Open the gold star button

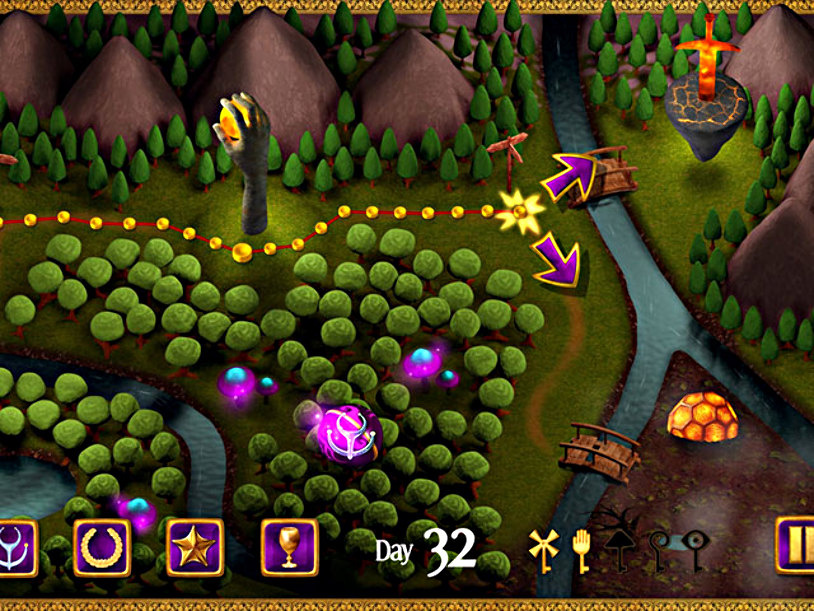[x=194, y=548]
